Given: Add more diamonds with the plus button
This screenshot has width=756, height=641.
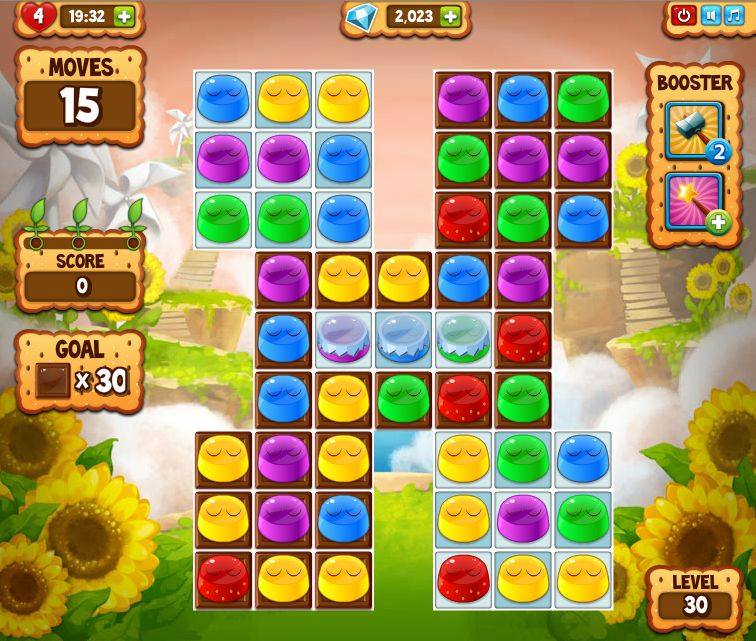Looking at the screenshot, I should pos(451,16).
